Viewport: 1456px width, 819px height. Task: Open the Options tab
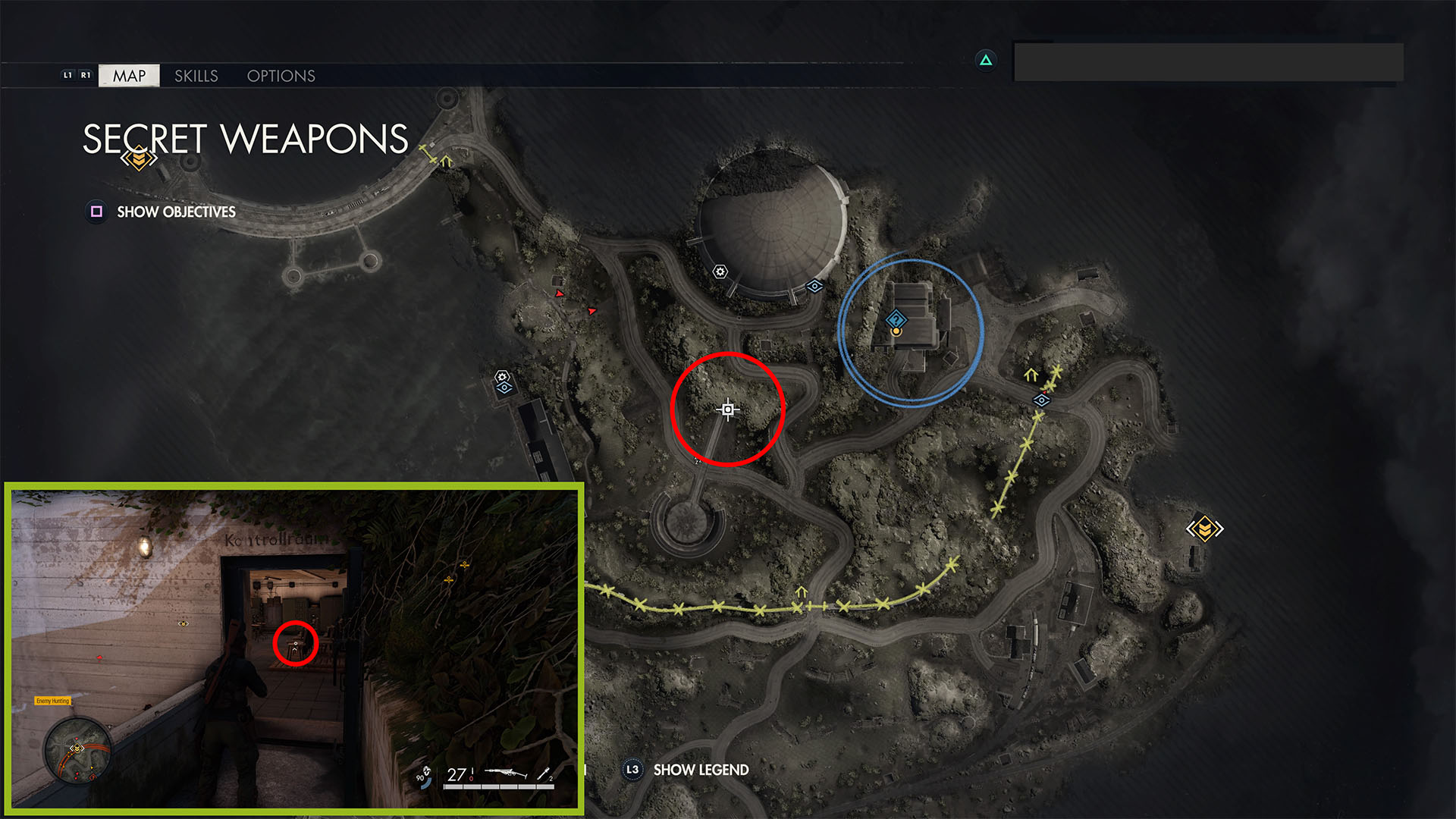coord(281,76)
